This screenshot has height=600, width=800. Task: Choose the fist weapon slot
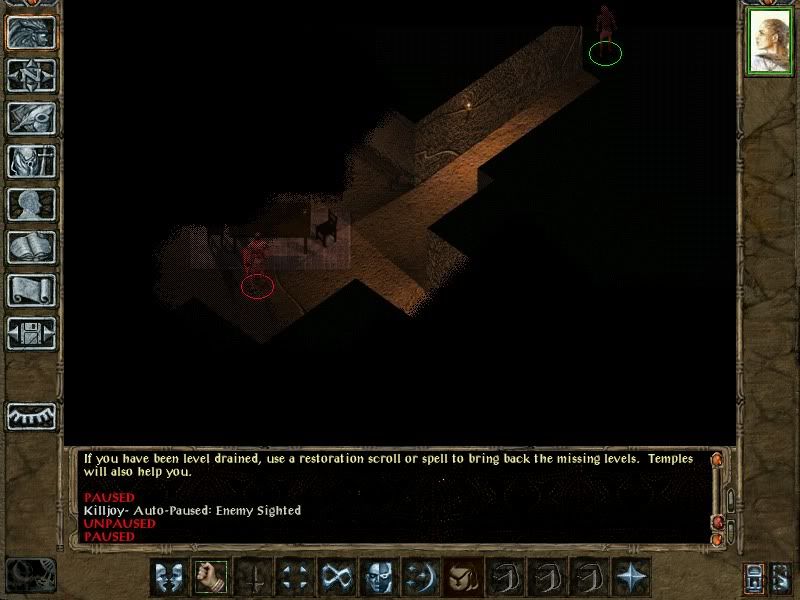pyautogui.click(x=210, y=577)
